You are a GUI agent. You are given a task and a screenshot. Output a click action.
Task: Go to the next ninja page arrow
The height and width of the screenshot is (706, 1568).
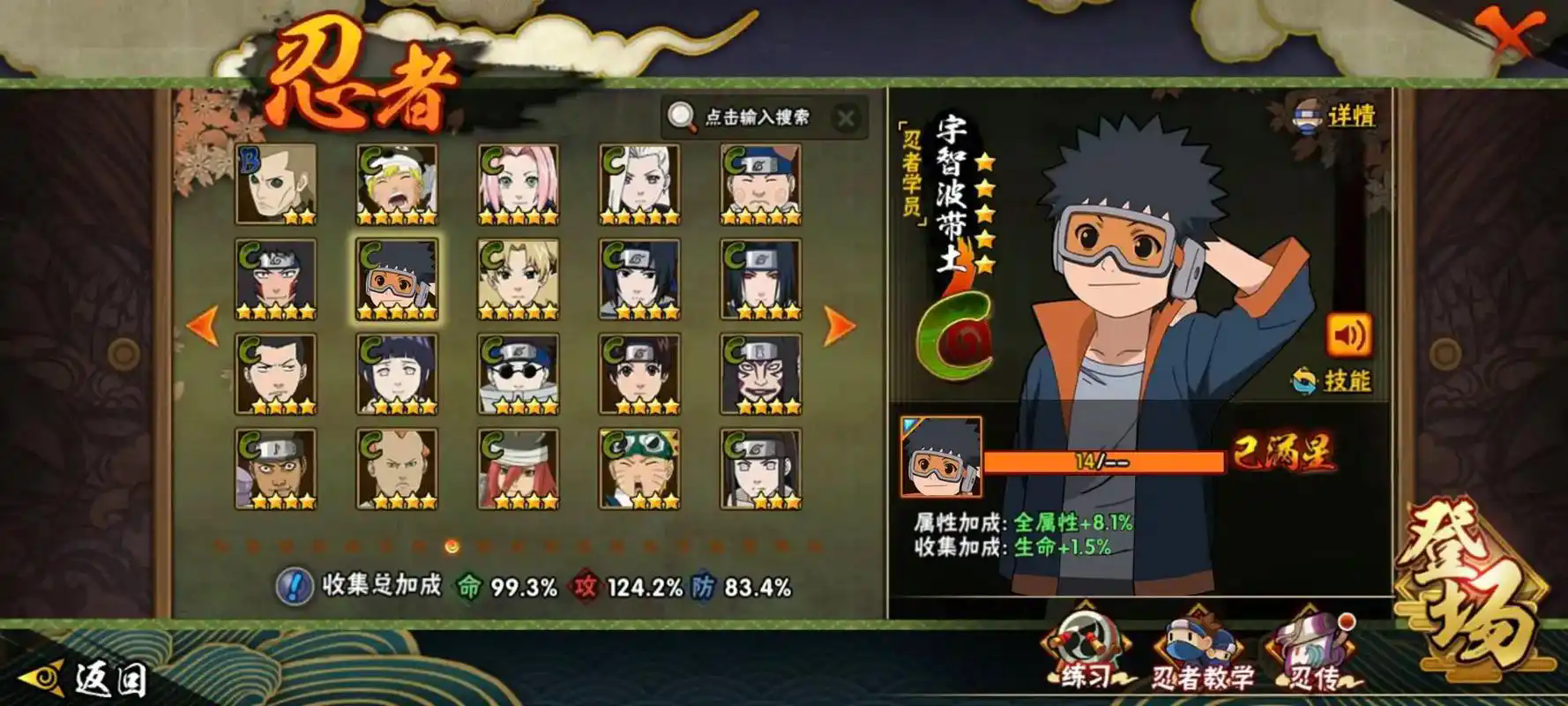[838, 326]
